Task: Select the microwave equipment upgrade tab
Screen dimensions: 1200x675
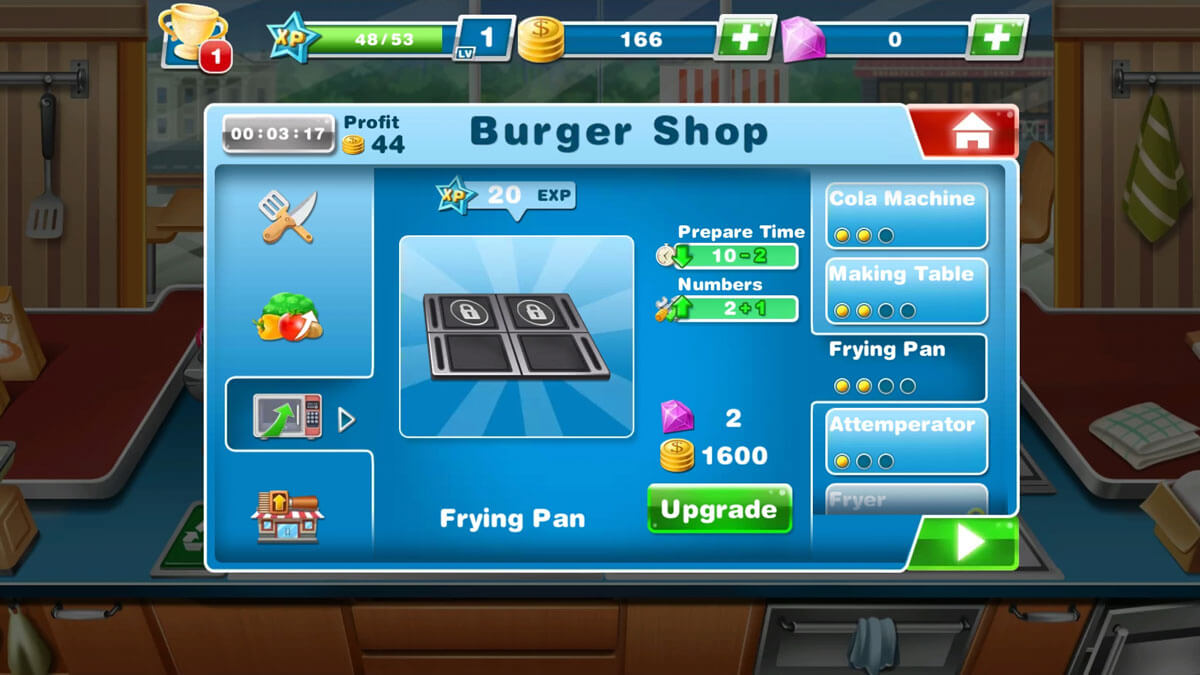Action: tap(288, 416)
